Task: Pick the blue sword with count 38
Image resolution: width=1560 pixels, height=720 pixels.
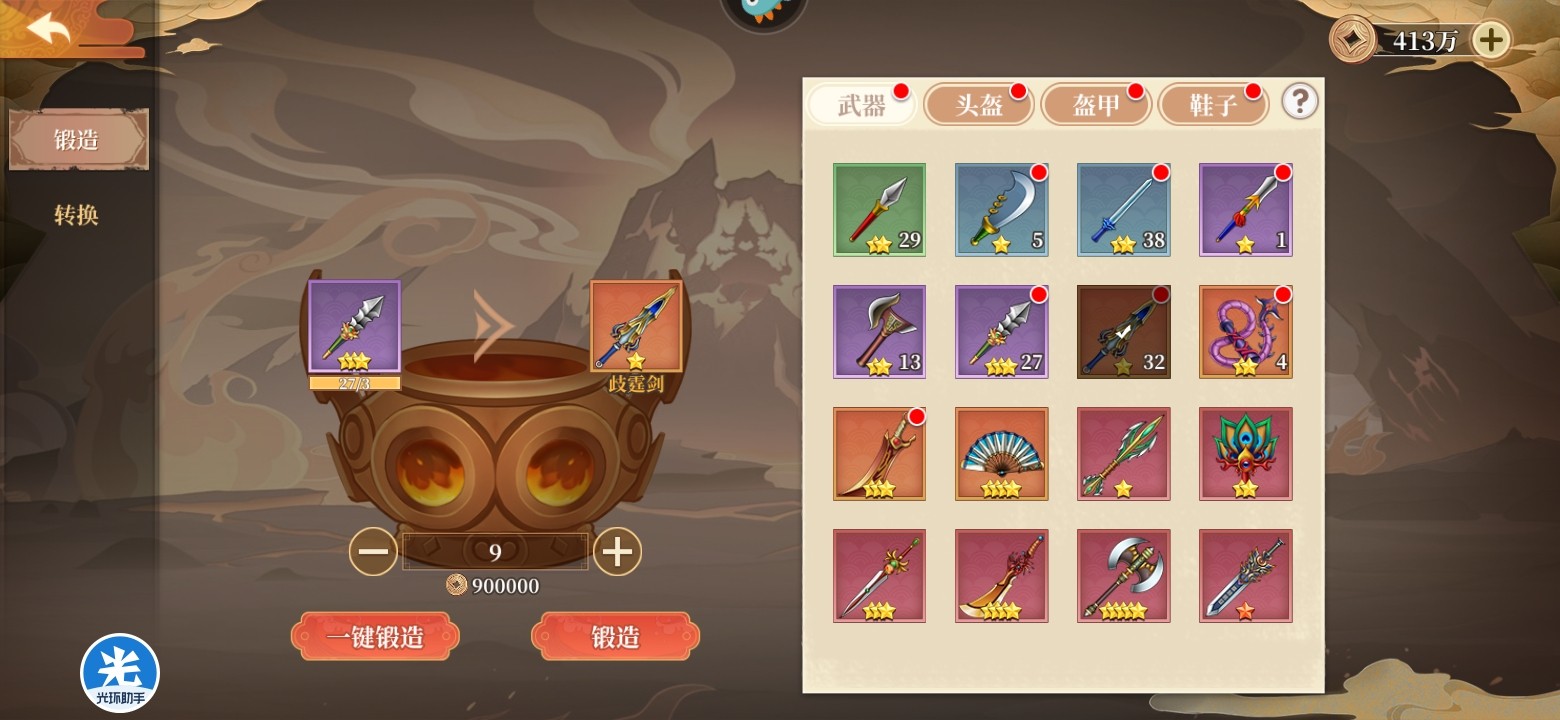Action: coord(1123,210)
